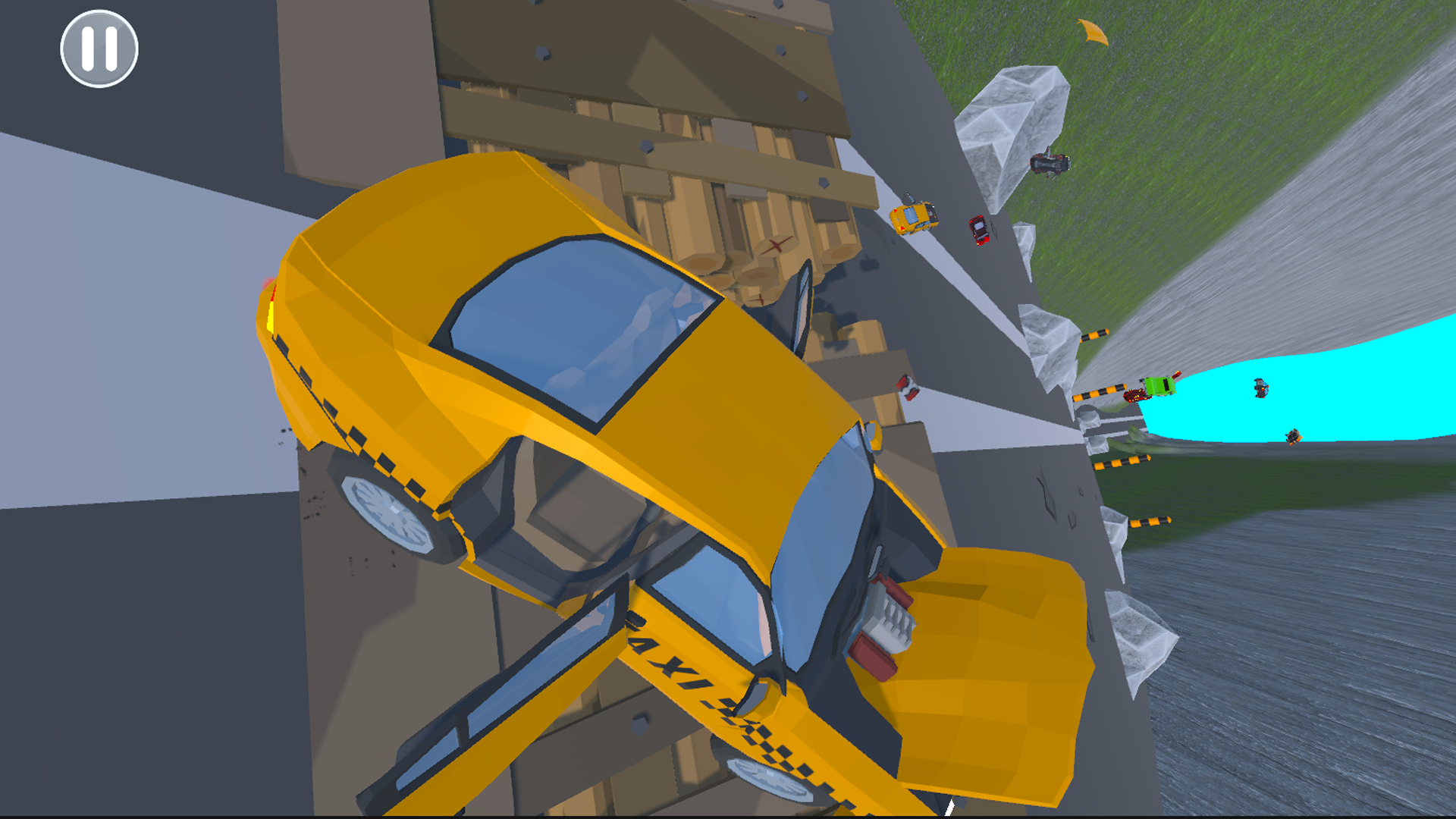Viewport: 1456px width, 819px height.
Task: Click the small yellow taxi on the hill
Action: point(914,218)
